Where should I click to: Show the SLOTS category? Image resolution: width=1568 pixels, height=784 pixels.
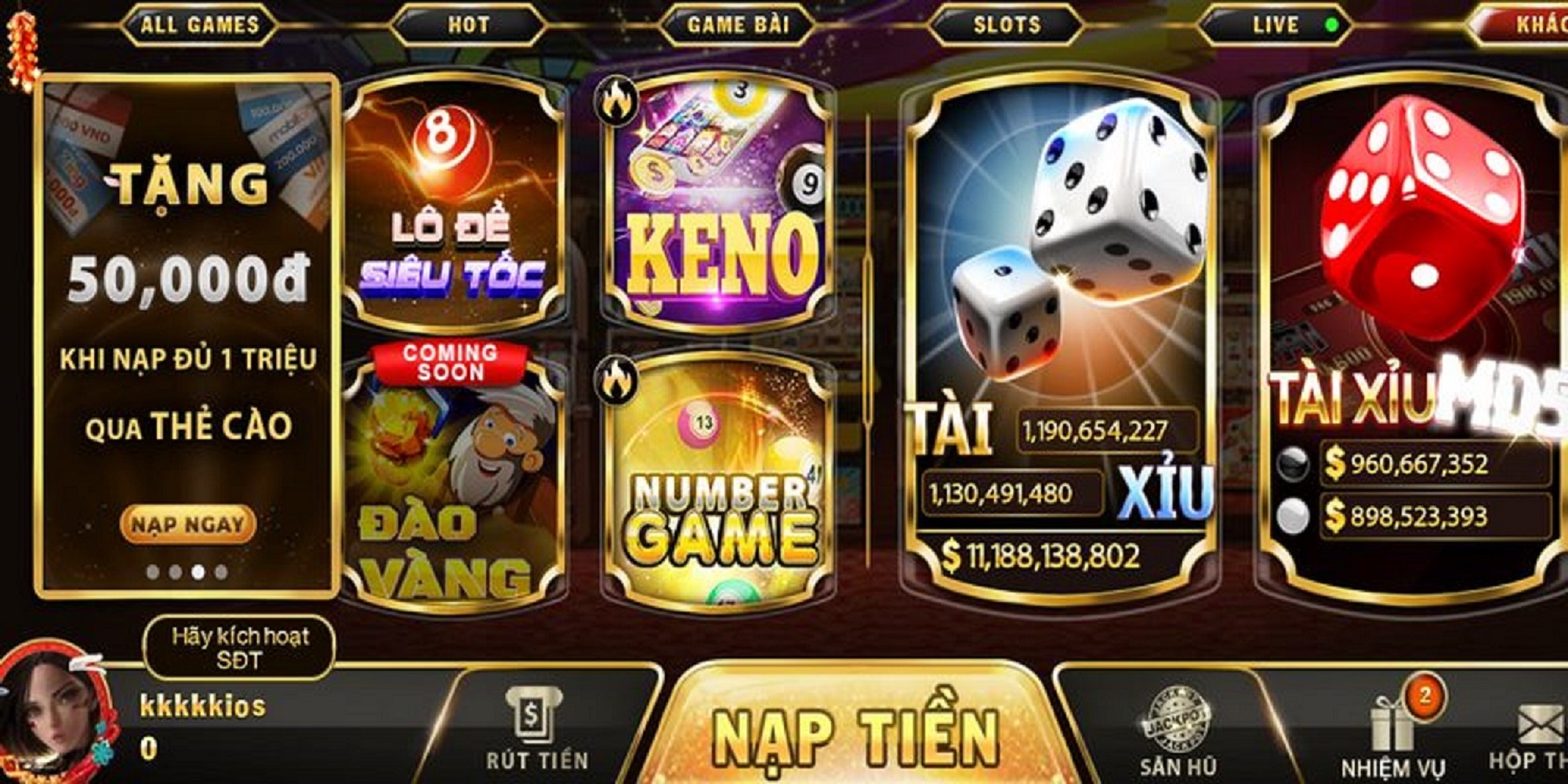click(1007, 25)
